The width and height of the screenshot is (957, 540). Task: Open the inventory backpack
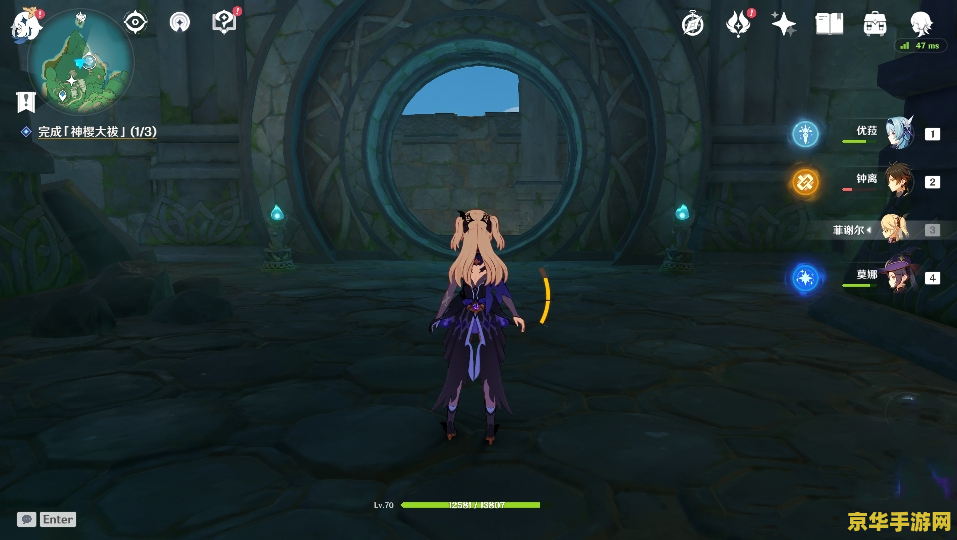tap(875, 24)
